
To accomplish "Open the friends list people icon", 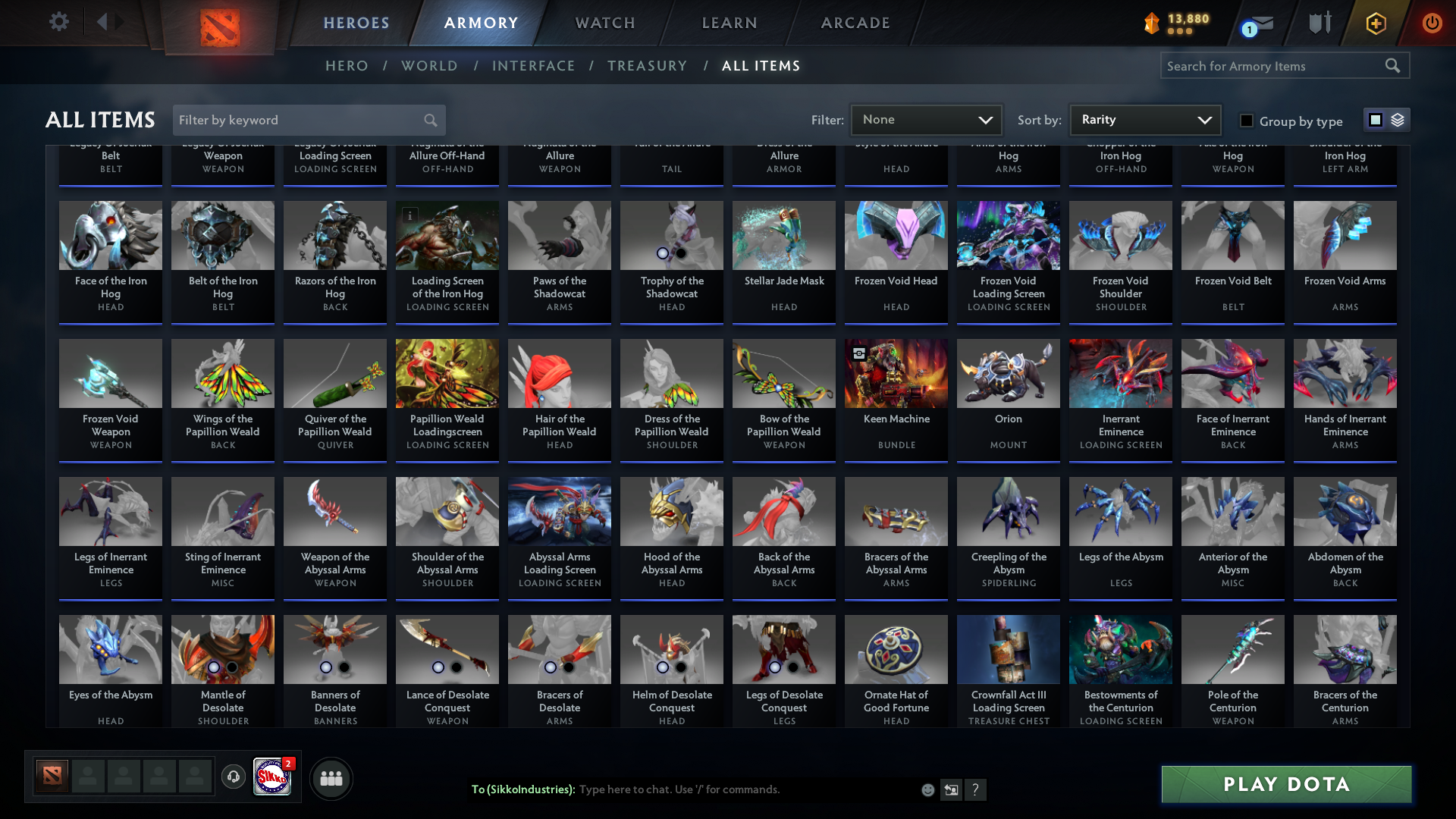I will pyautogui.click(x=331, y=778).
